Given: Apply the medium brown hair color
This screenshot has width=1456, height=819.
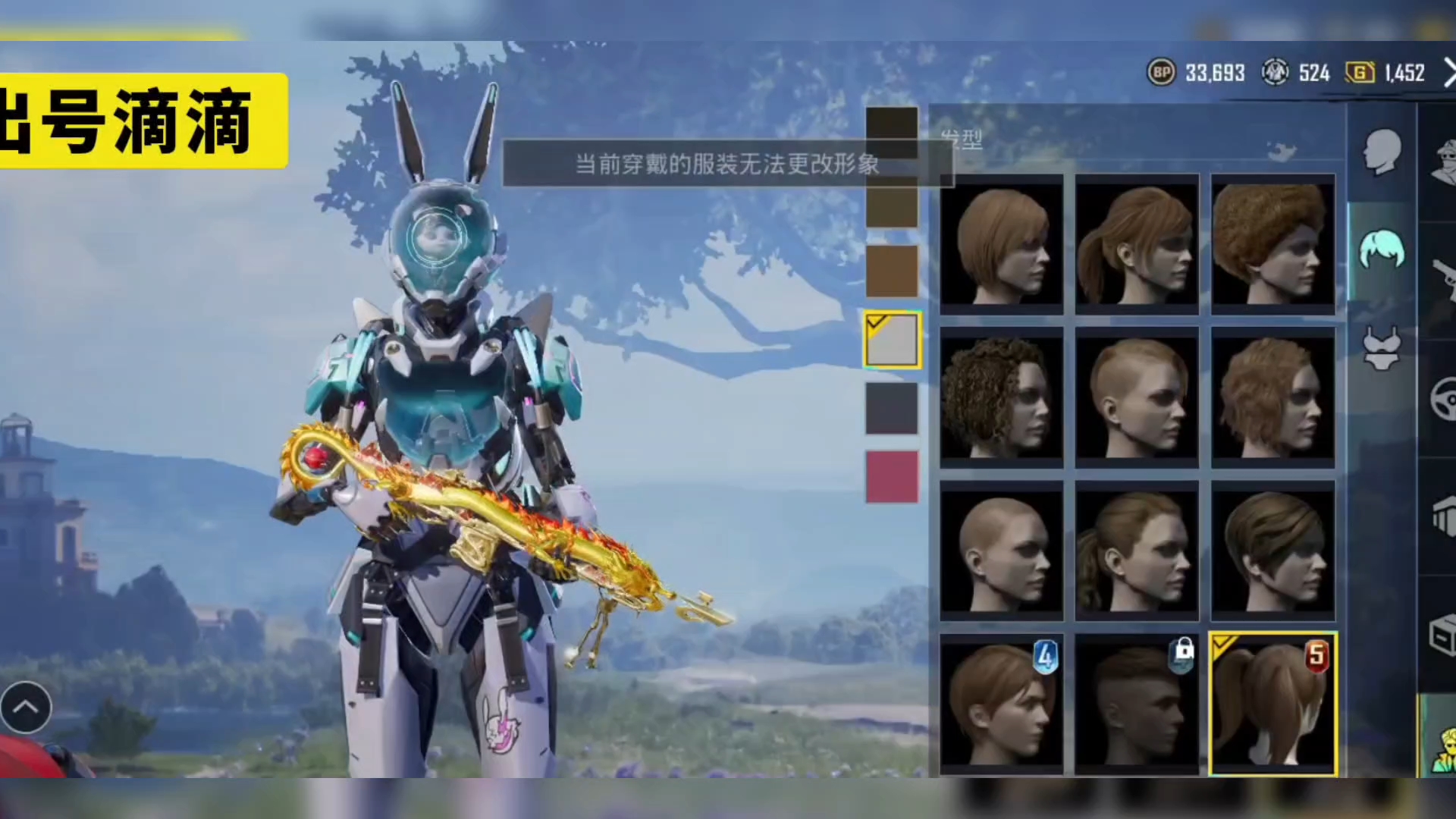Looking at the screenshot, I should coord(892,271).
